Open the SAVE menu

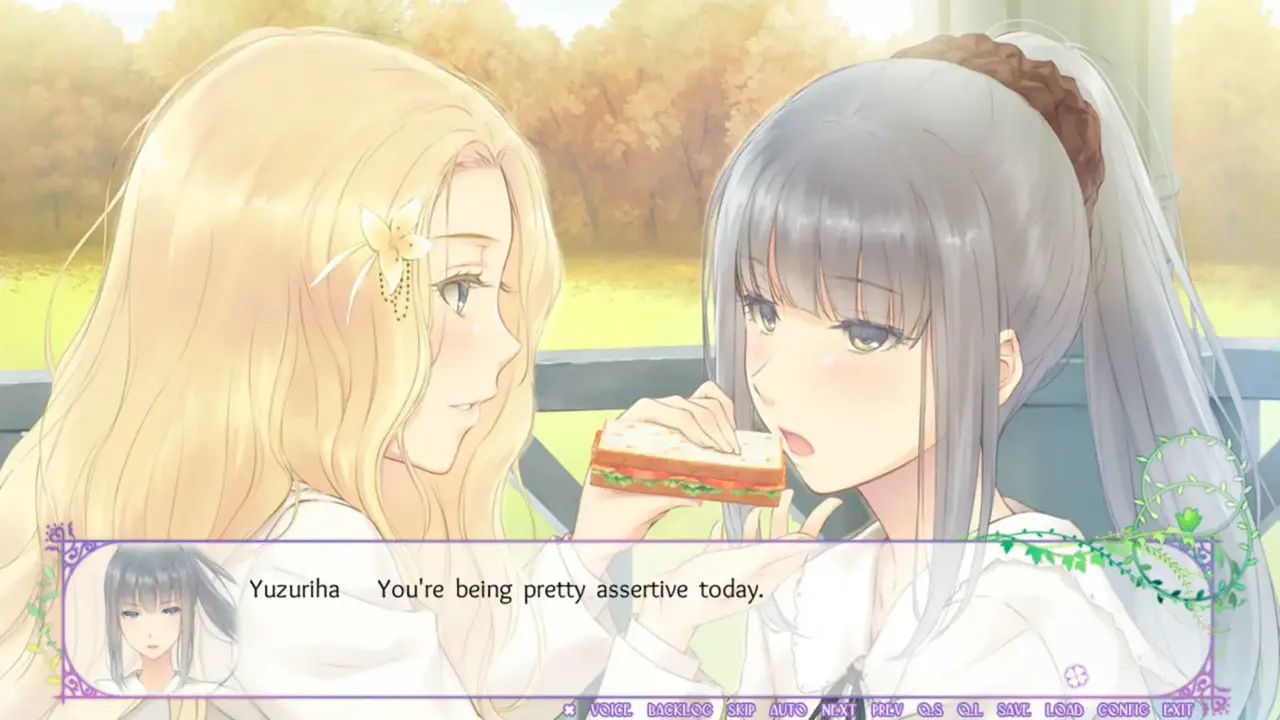1014,710
